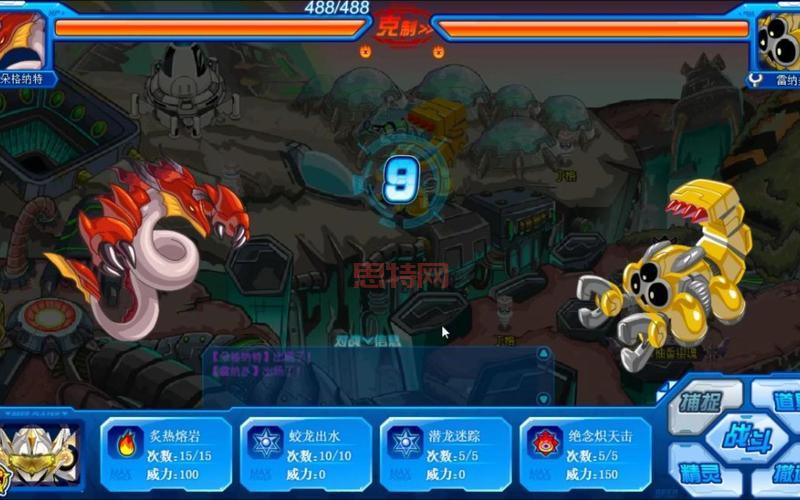This screenshot has width=800, height=500.
Task: Open the 精灵 pet switch menu
Action: click(702, 471)
